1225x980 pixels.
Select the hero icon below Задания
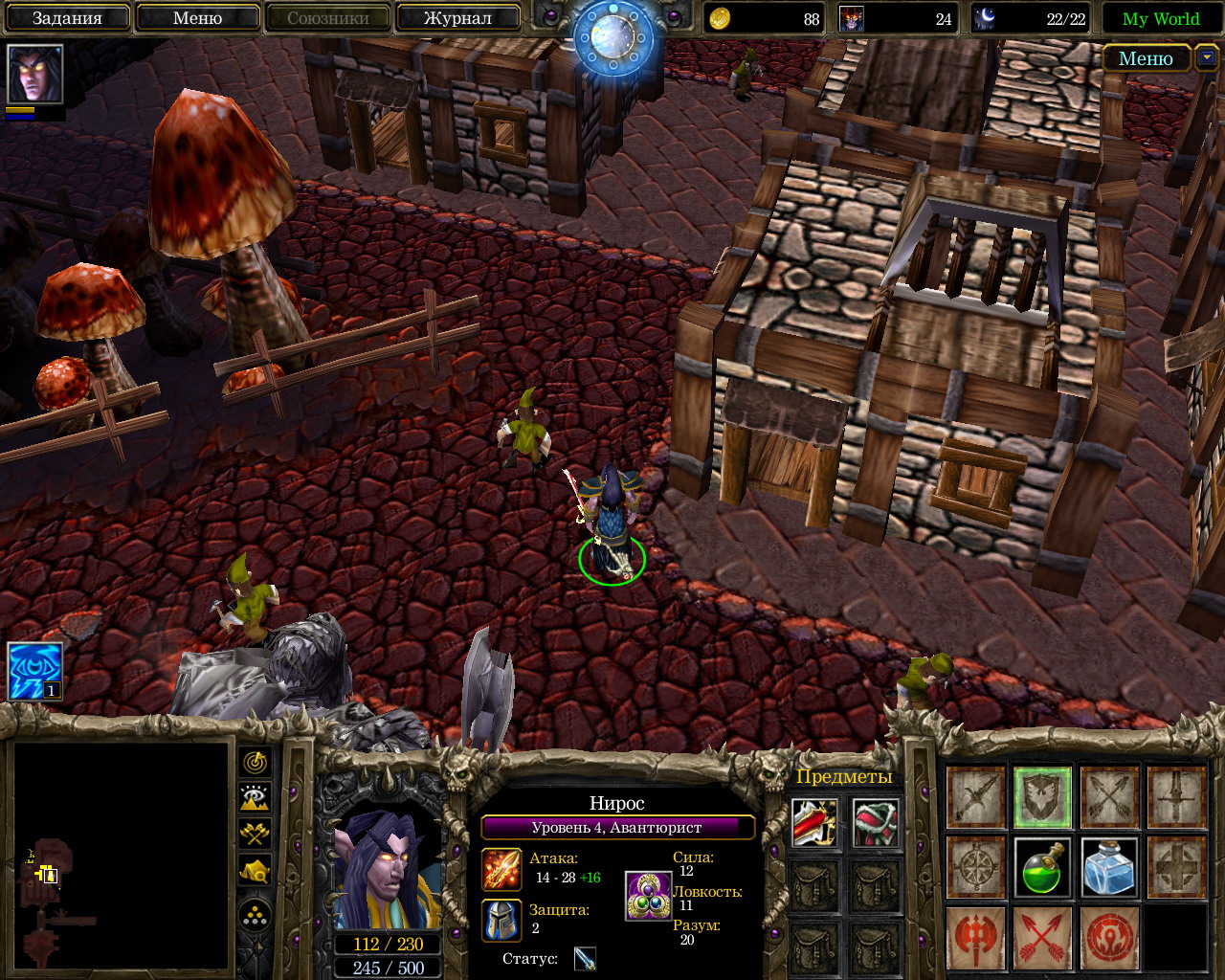click(x=34, y=74)
